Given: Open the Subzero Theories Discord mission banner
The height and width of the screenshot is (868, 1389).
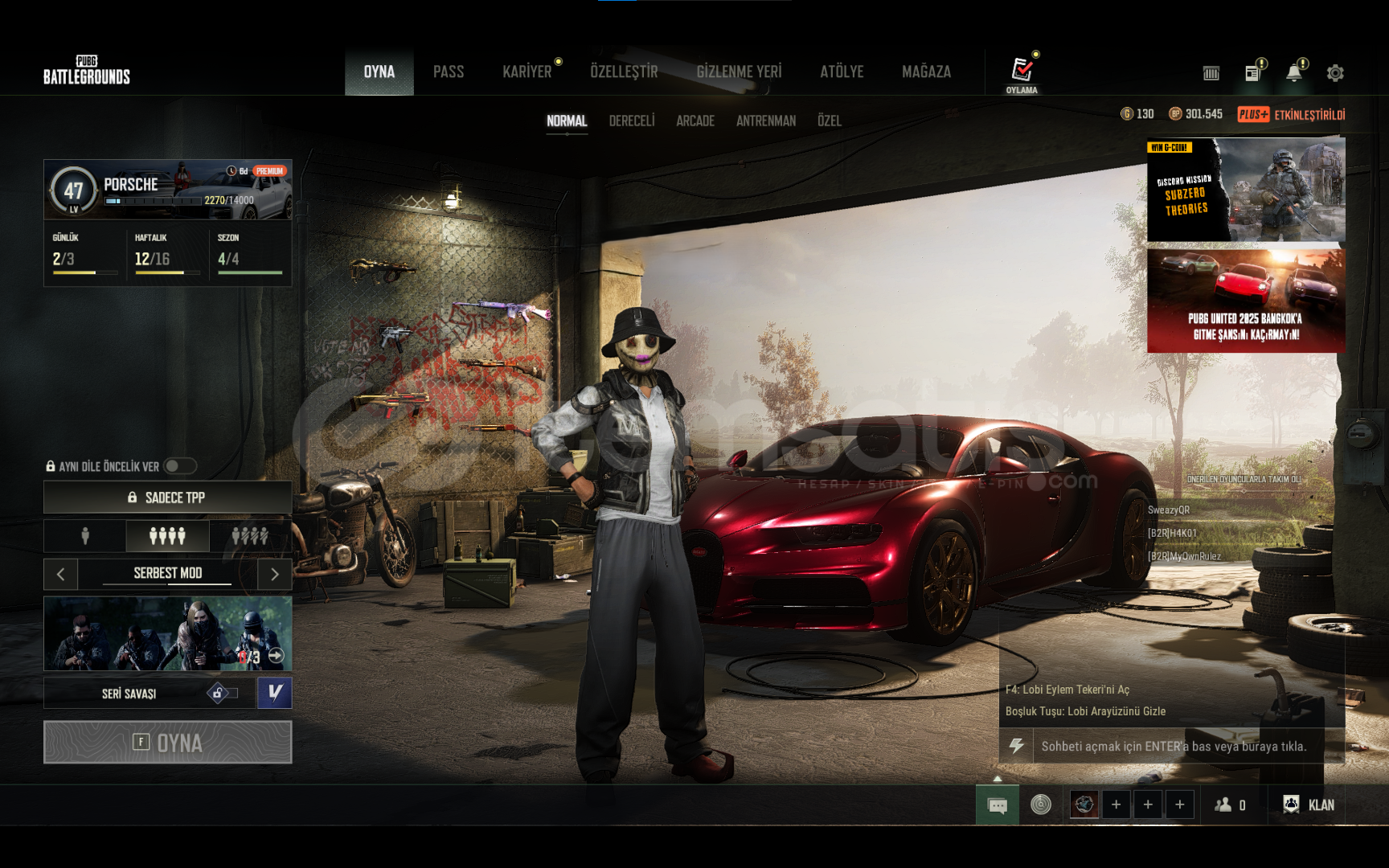Looking at the screenshot, I should coord(1245,190).
